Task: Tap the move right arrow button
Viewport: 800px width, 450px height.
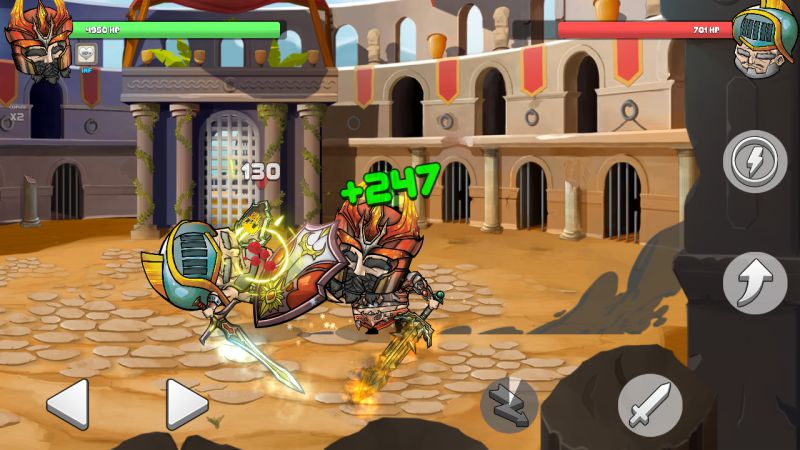Action: coord(186,405)
